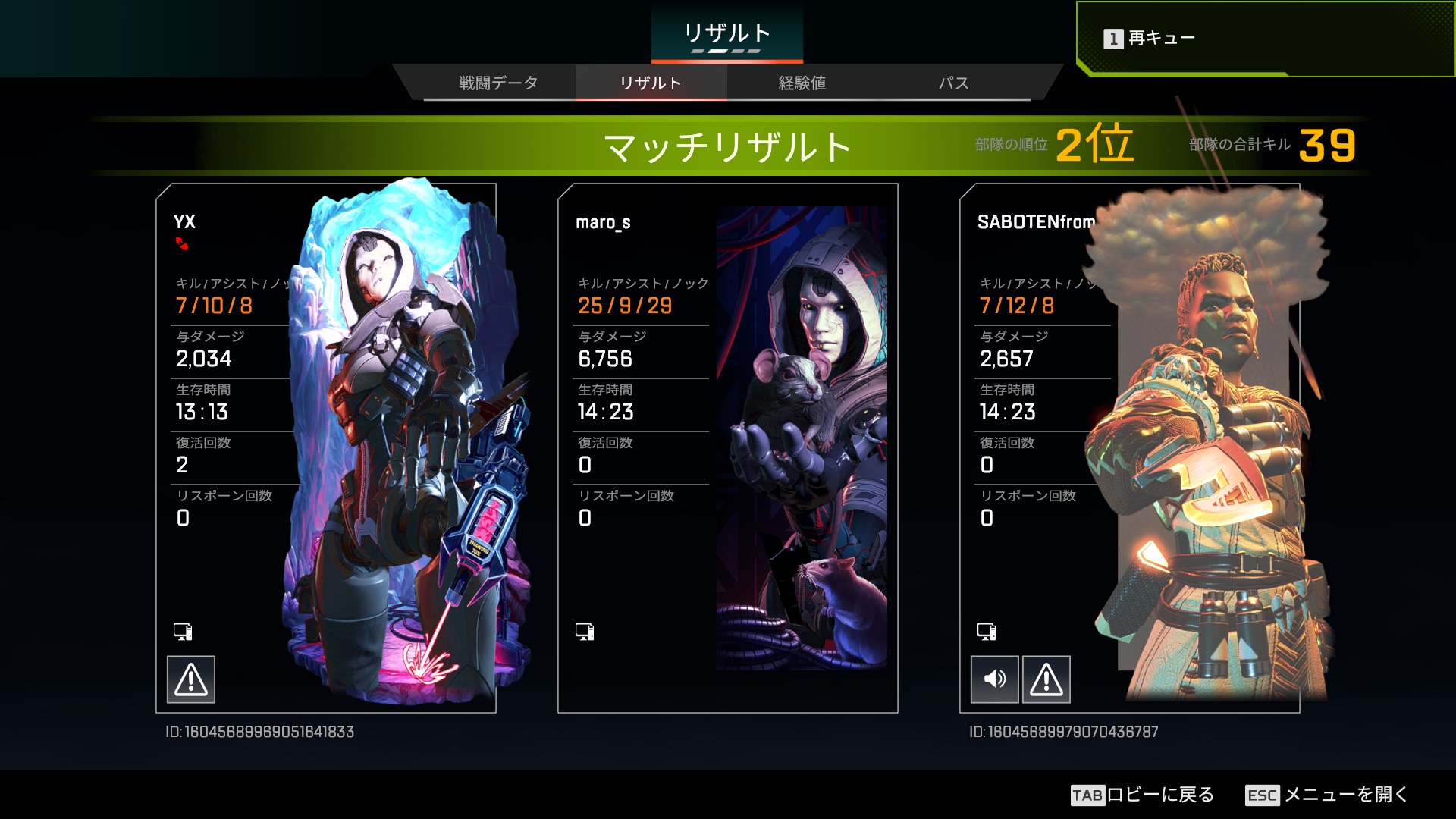Show the パス tab
The width and height of the screenshot is (1456, 819).
[953, 83]
